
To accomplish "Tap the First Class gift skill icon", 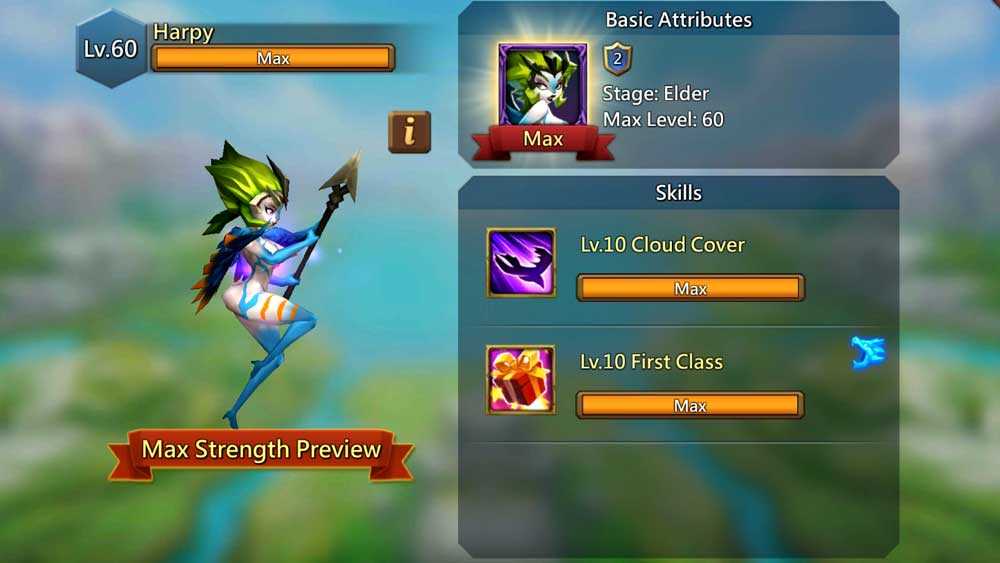I will 521,379.
